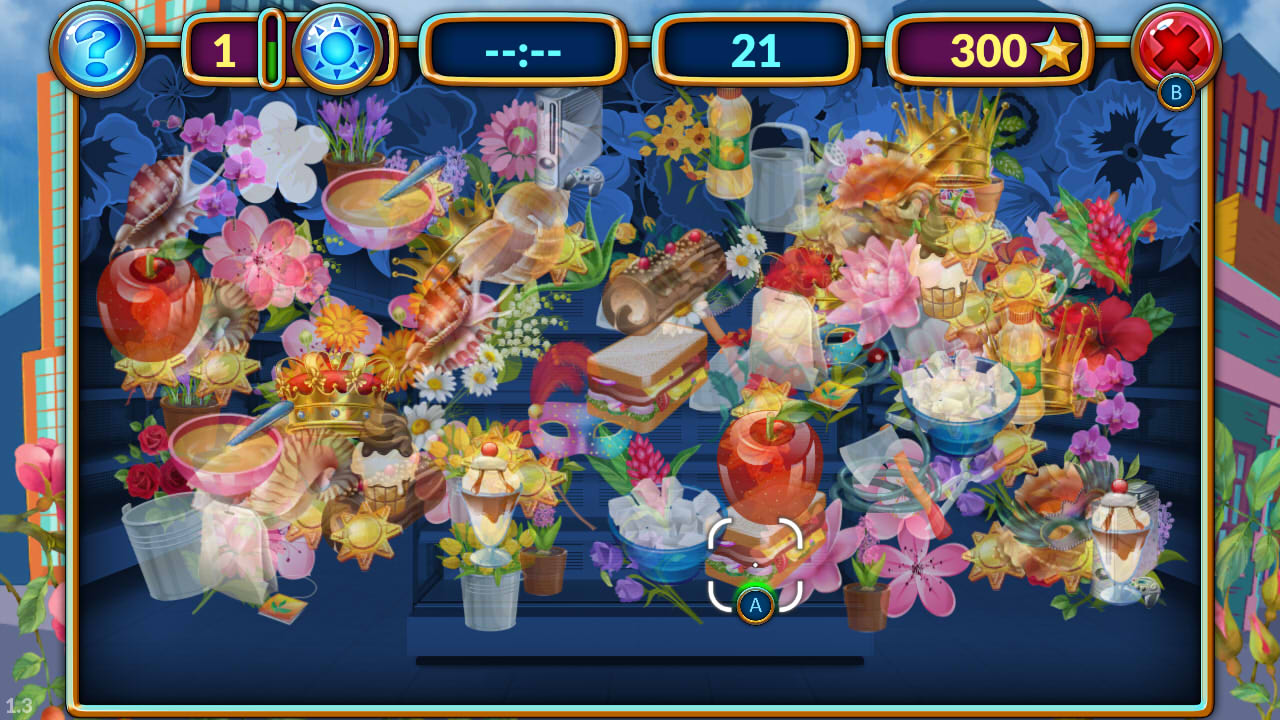Activate the hint sunburst button
1280x720 pixels.
pos(338,45)
